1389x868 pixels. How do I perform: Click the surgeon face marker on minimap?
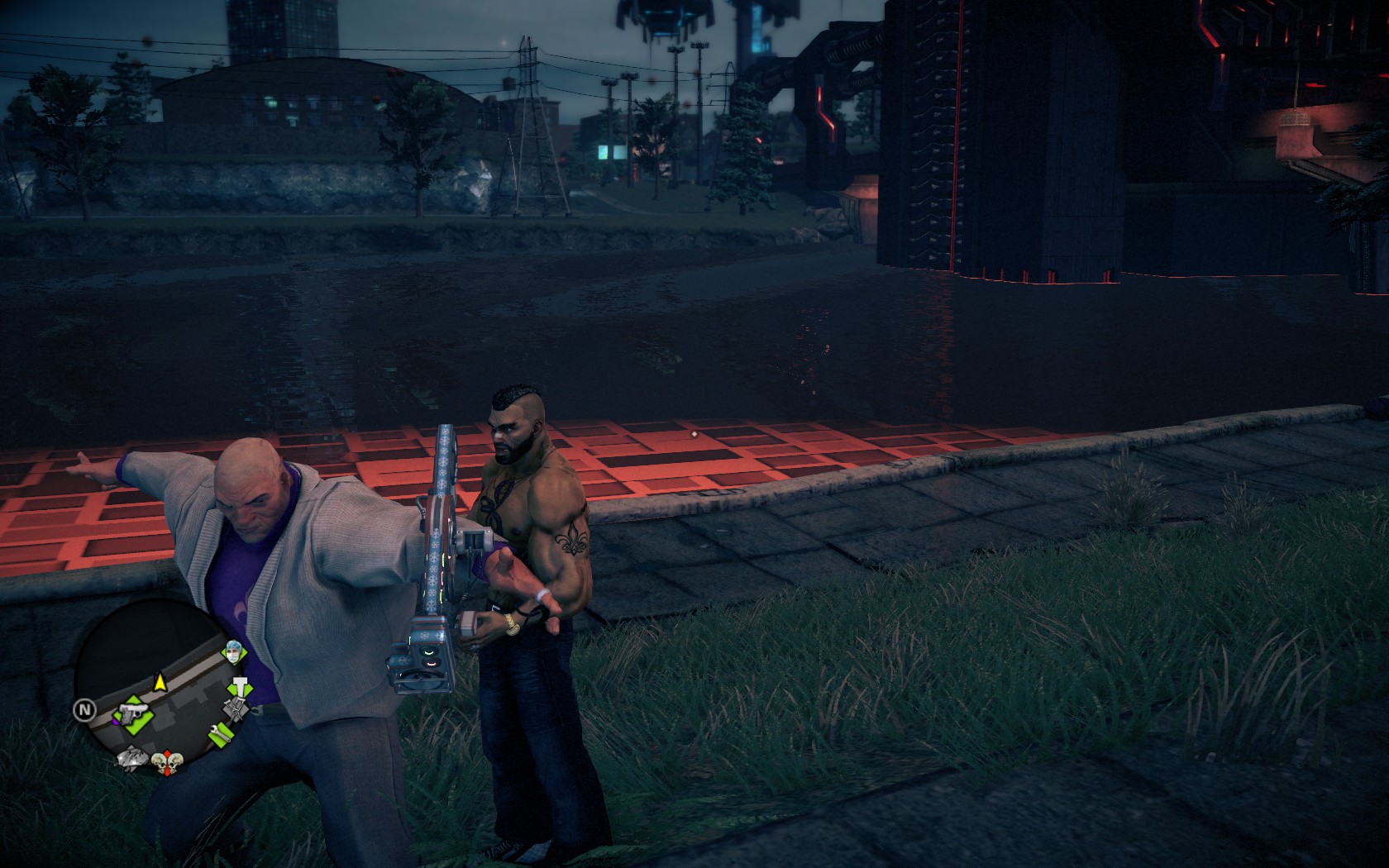click(233, 655)
